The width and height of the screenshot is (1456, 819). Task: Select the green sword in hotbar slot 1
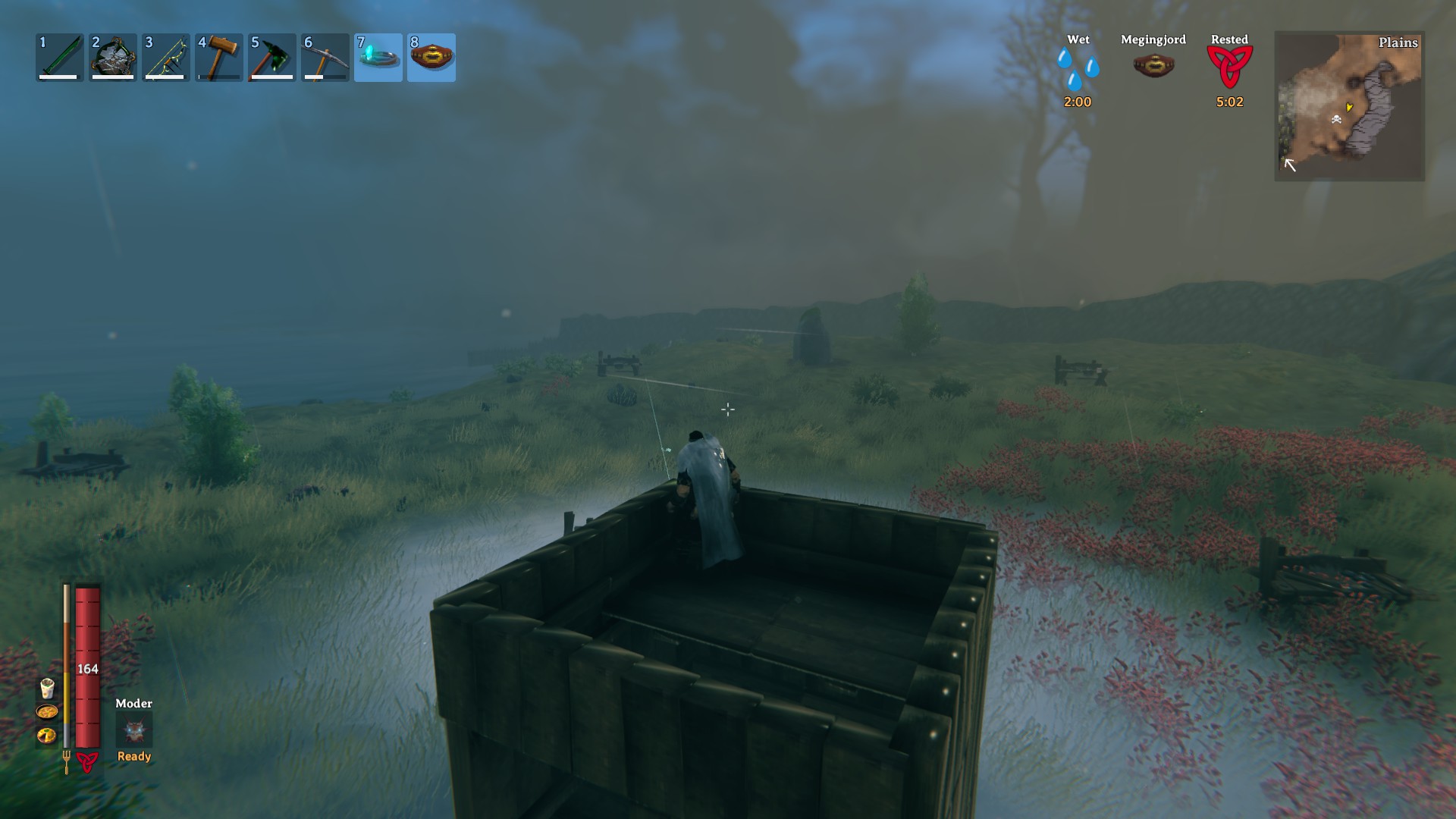[x=60, y=57]
